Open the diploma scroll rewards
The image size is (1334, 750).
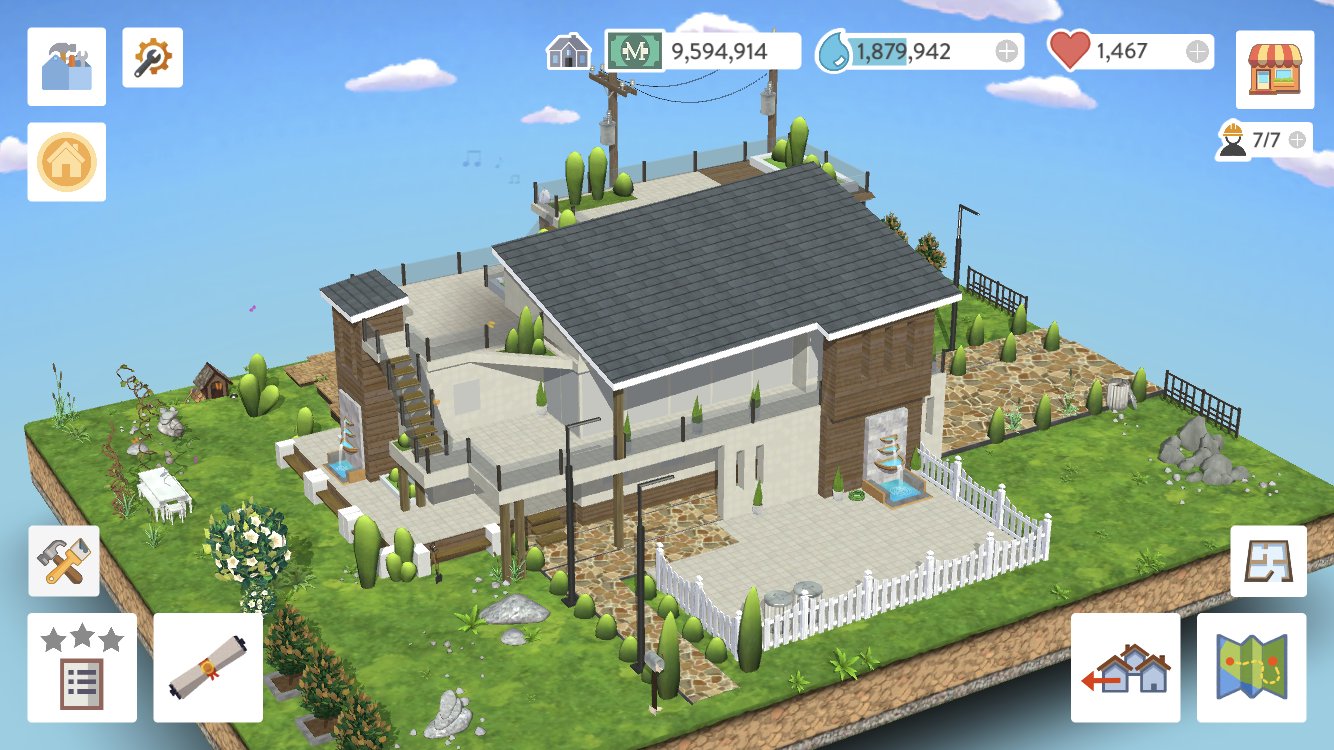pyautogui.click(x=207, y=665)
